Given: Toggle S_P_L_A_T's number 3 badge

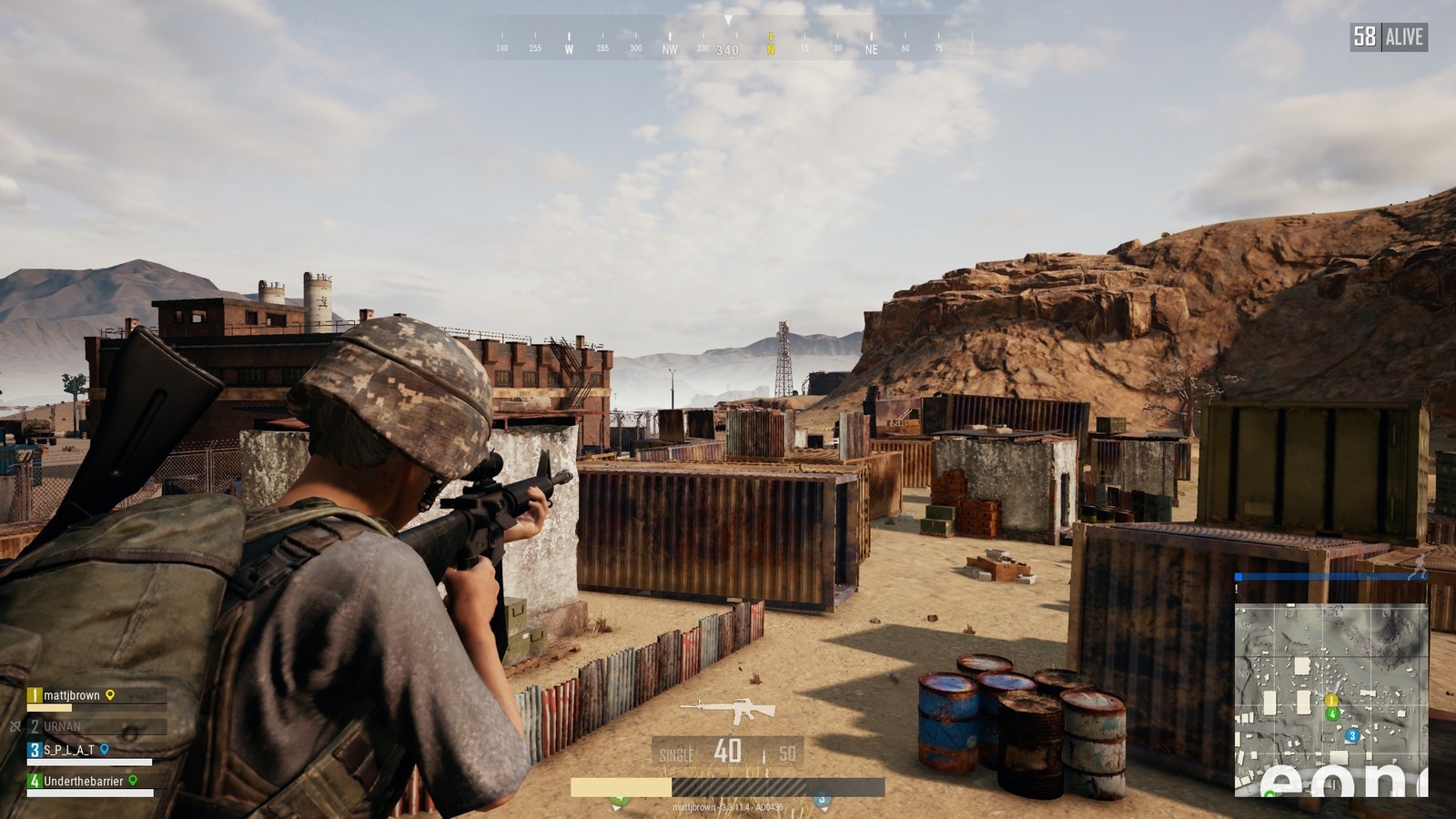Looking at the screenshot, I should pyautogui.click(x=35, y=750).
